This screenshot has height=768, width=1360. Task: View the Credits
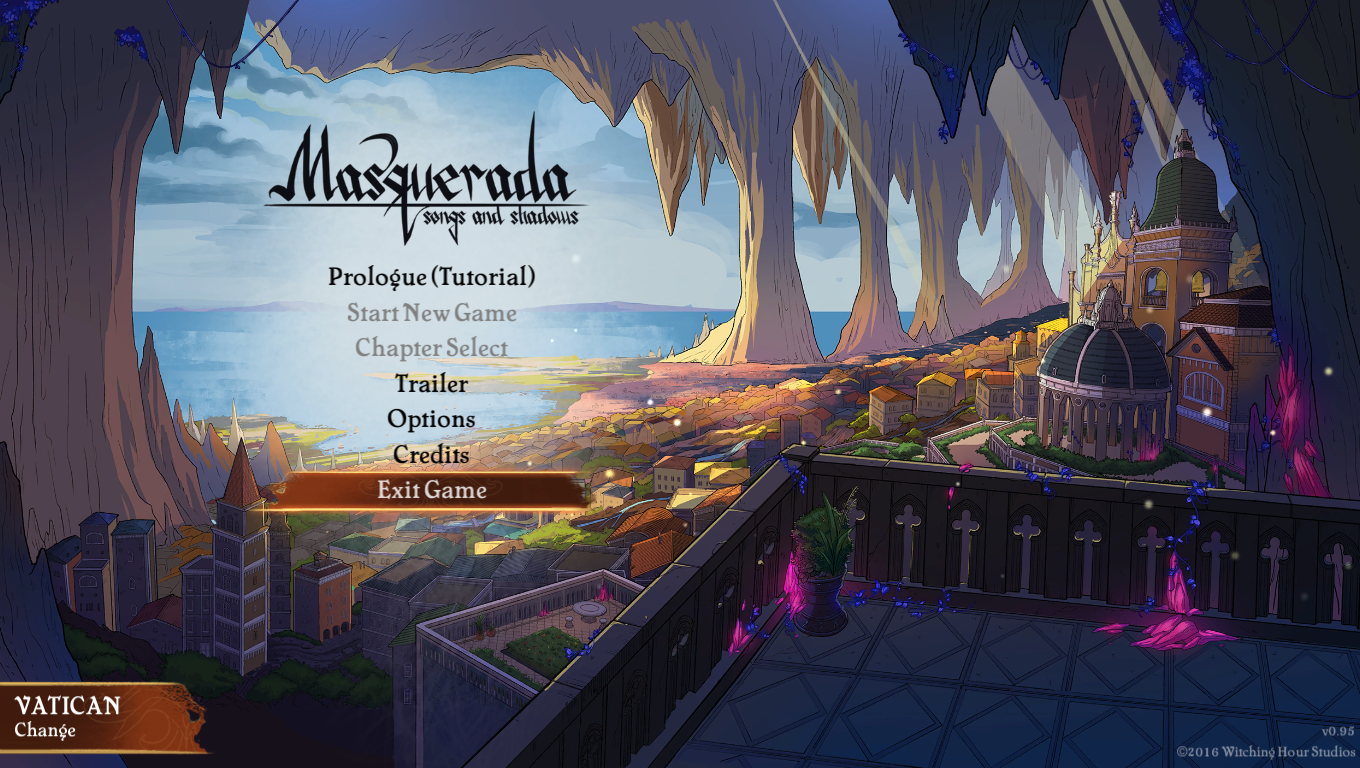coord(431,454)
